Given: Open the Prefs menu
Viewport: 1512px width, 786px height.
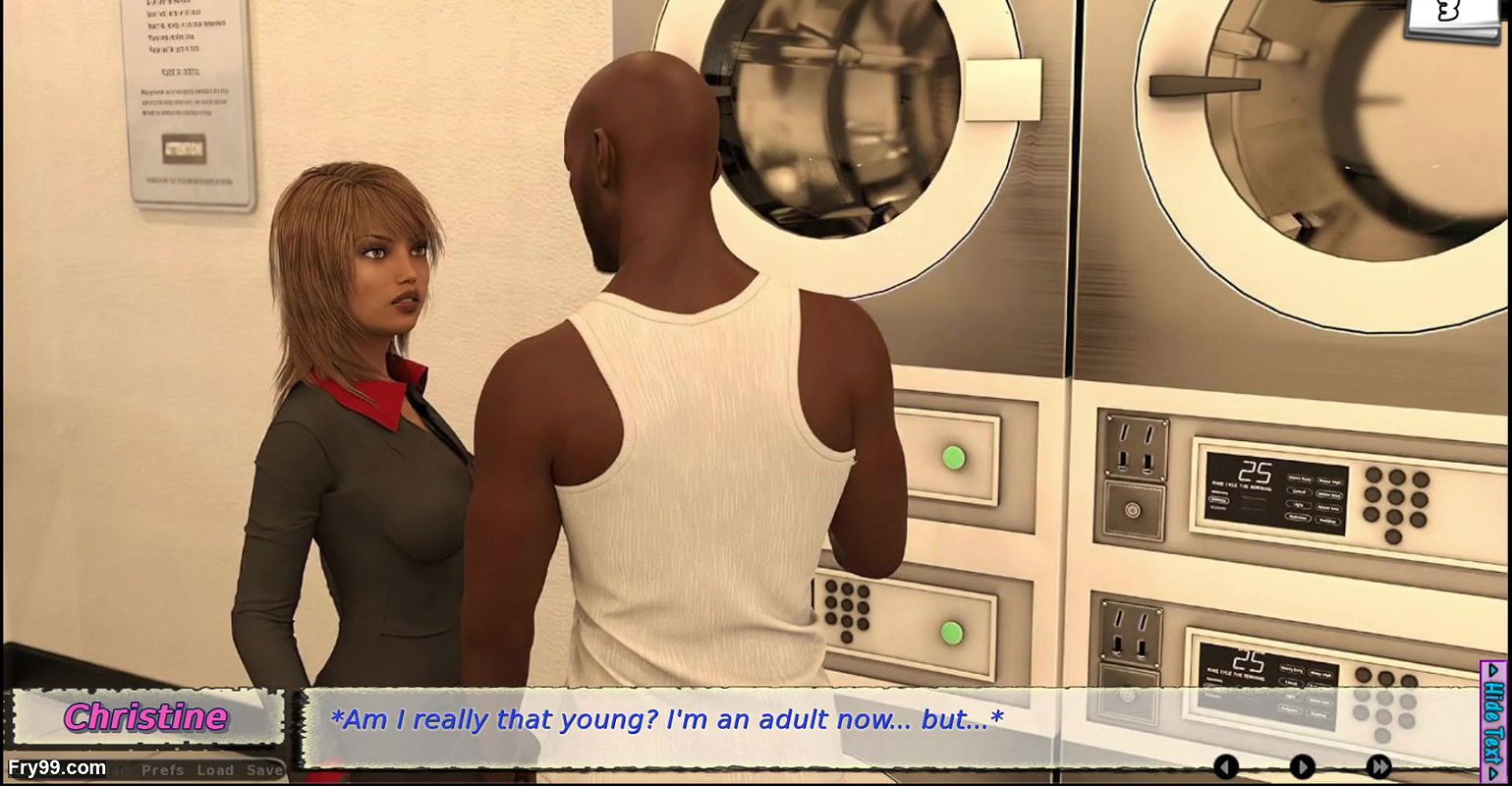Looking at the screenshot, I should 163,770.
